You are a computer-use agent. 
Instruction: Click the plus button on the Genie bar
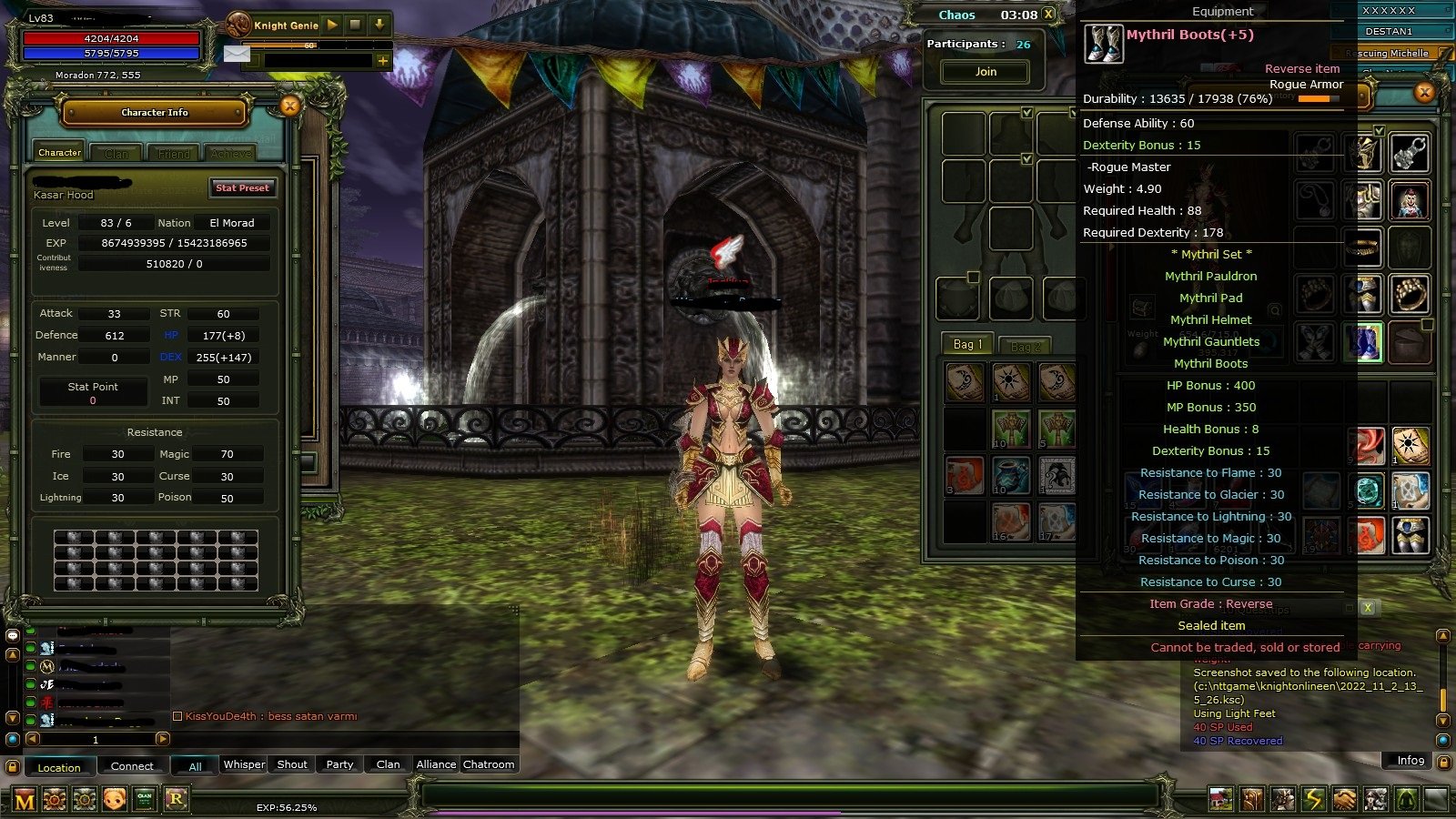(x=382, y=62)
